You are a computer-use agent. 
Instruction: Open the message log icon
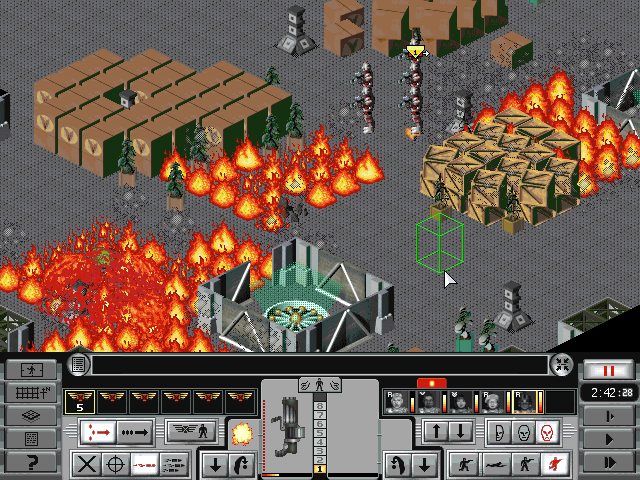79,365
